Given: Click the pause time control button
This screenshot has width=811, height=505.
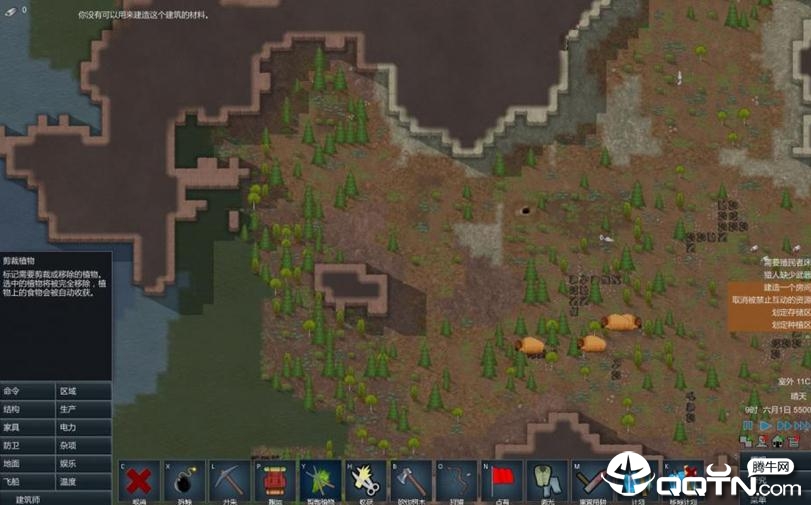Looking at the screenshot, I should click(748, 426).
